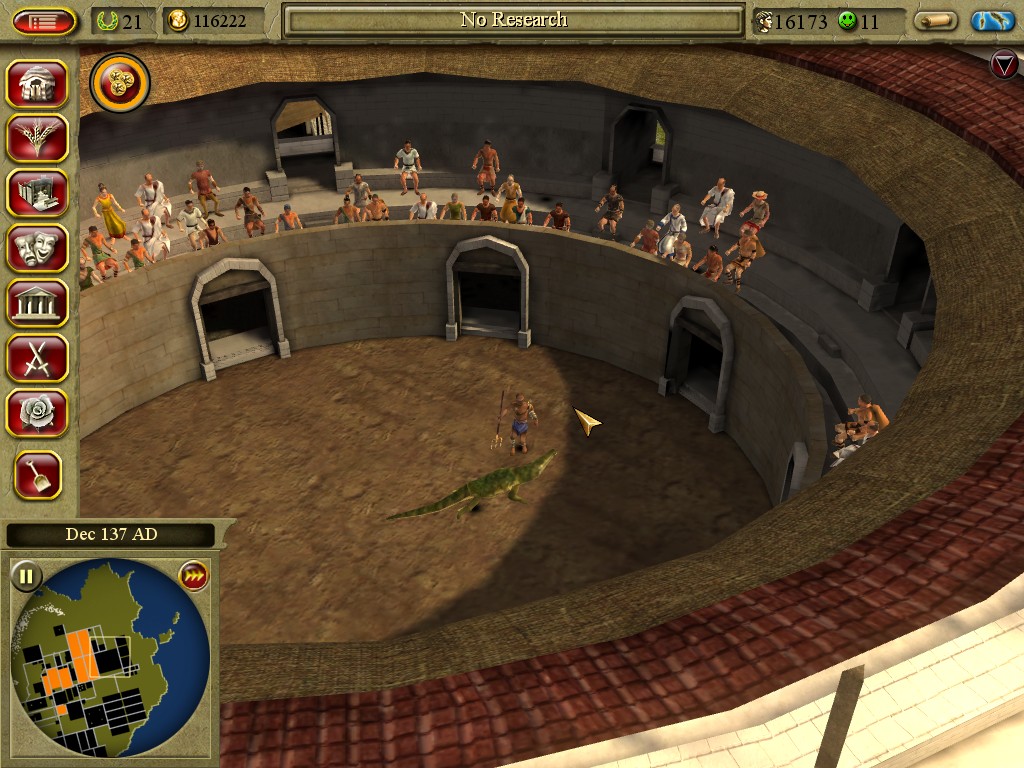Open the red main menu button
Viewport: 1024px width, 768px height.
pyautogui.click(x=45, y=21)
